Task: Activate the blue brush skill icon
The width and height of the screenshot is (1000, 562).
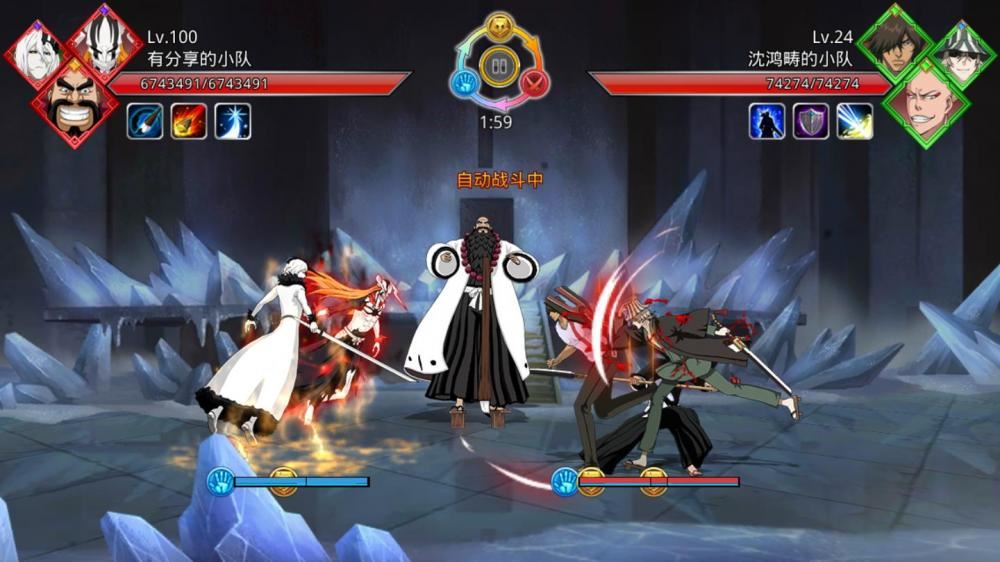Action: point(145,121)
